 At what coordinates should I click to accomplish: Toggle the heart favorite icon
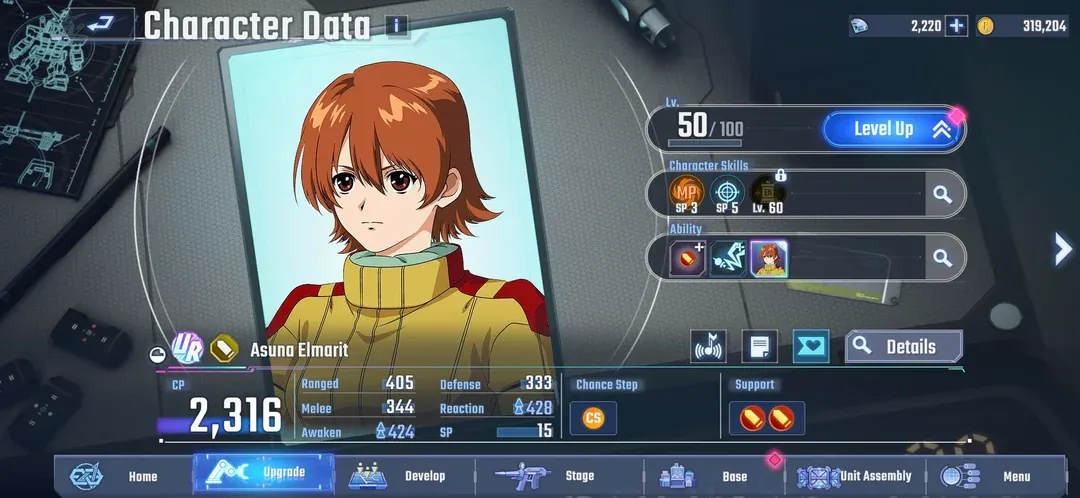[x=811, y=347]
